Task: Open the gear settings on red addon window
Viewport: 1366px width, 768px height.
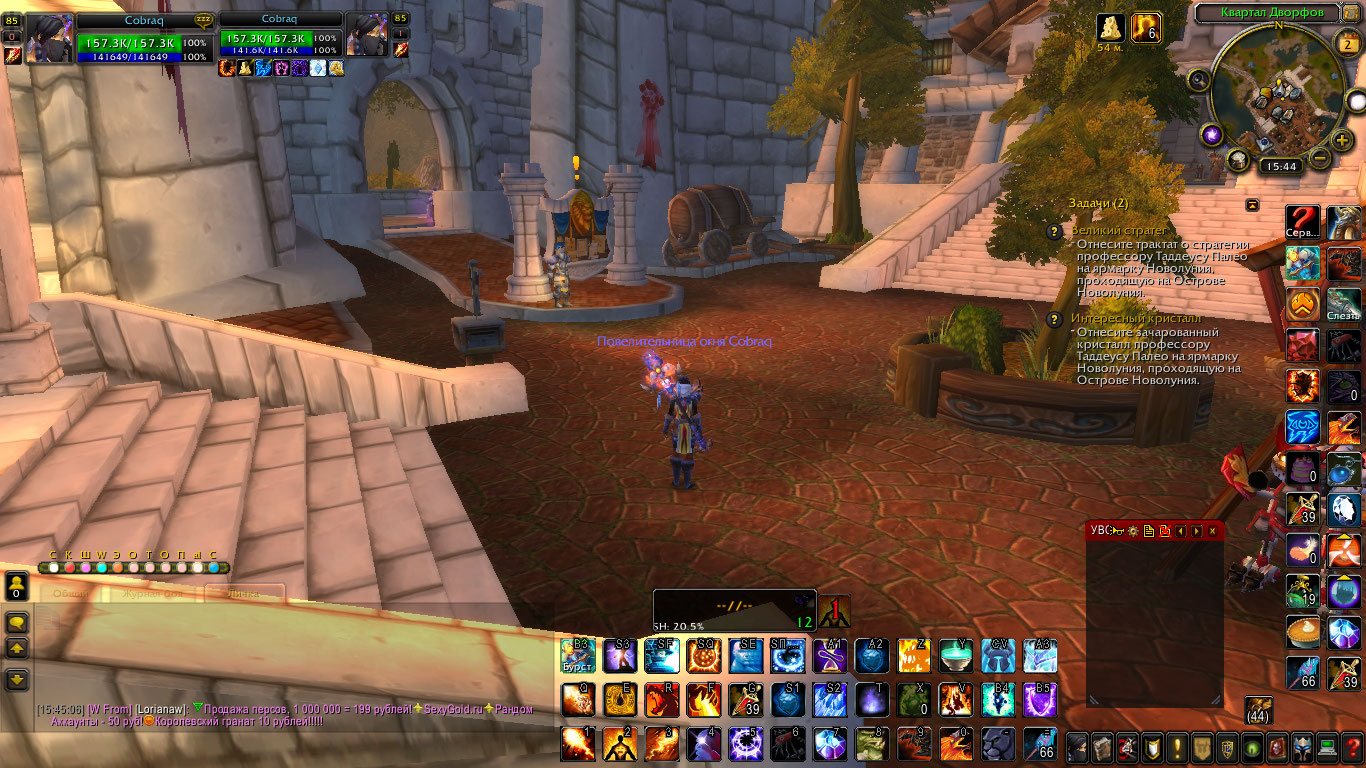Action: (x=1133, y=531)
